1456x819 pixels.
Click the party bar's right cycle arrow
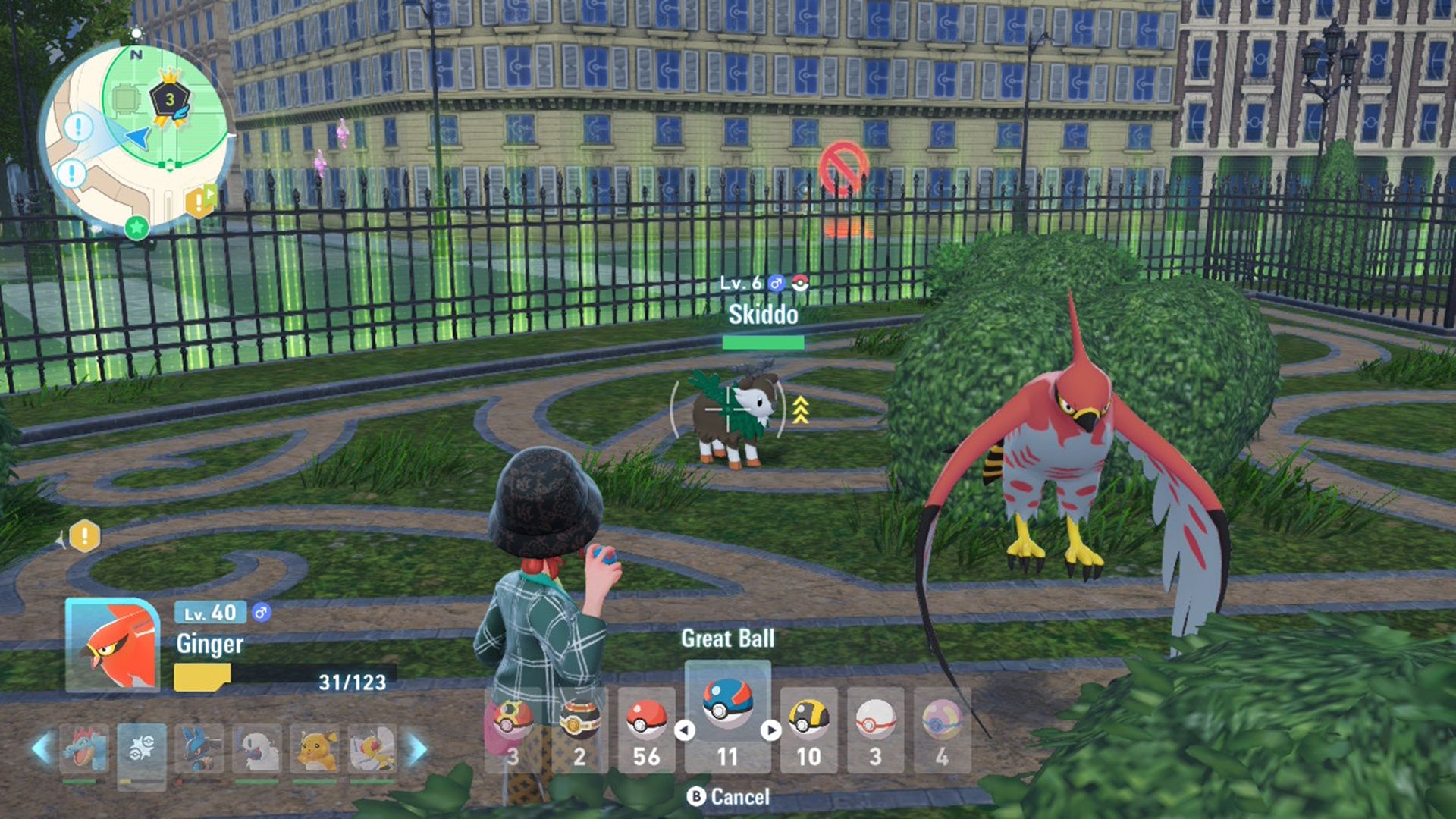point(416,749)
